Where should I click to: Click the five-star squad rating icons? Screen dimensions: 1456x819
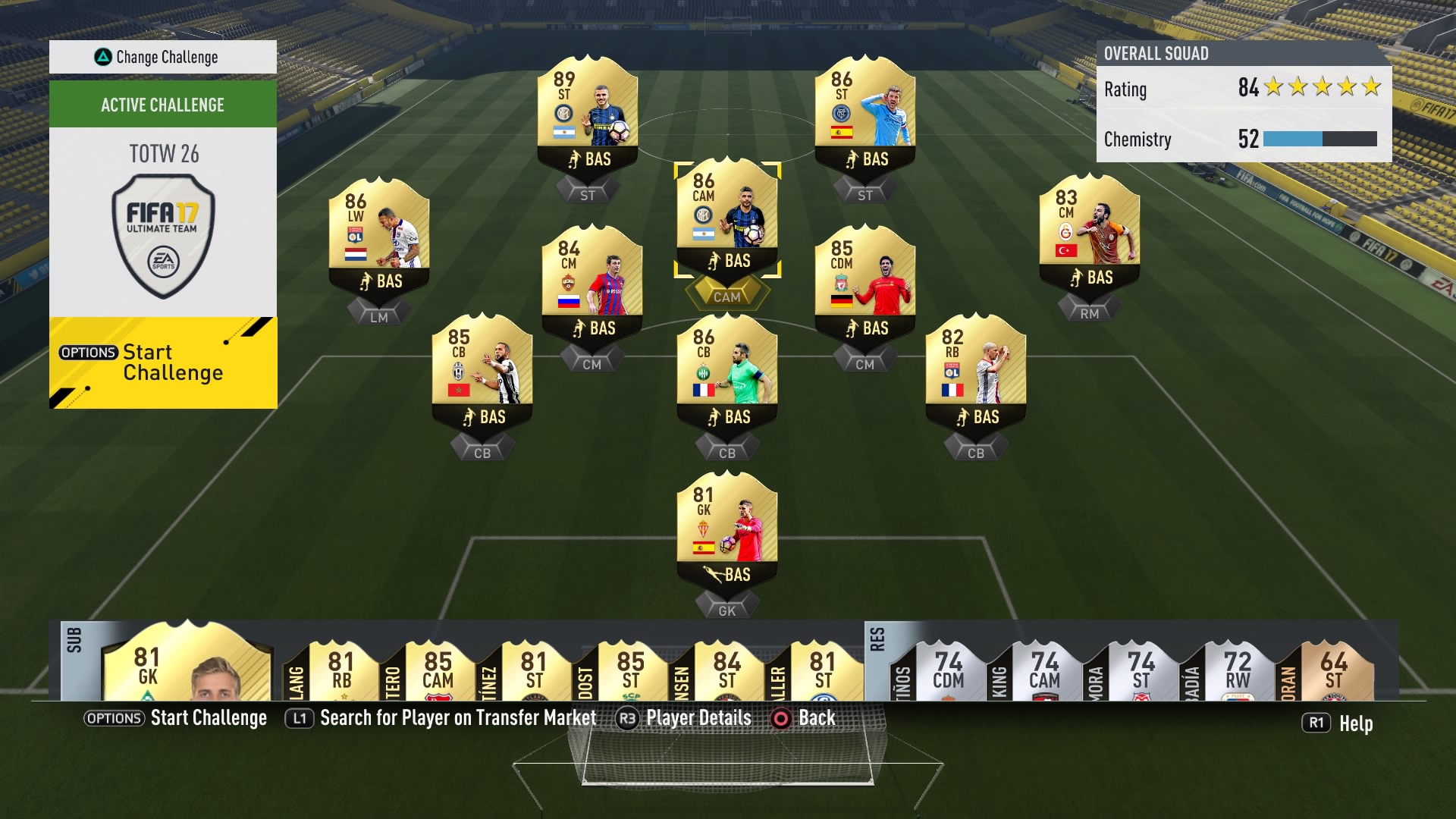point(1323,88)
